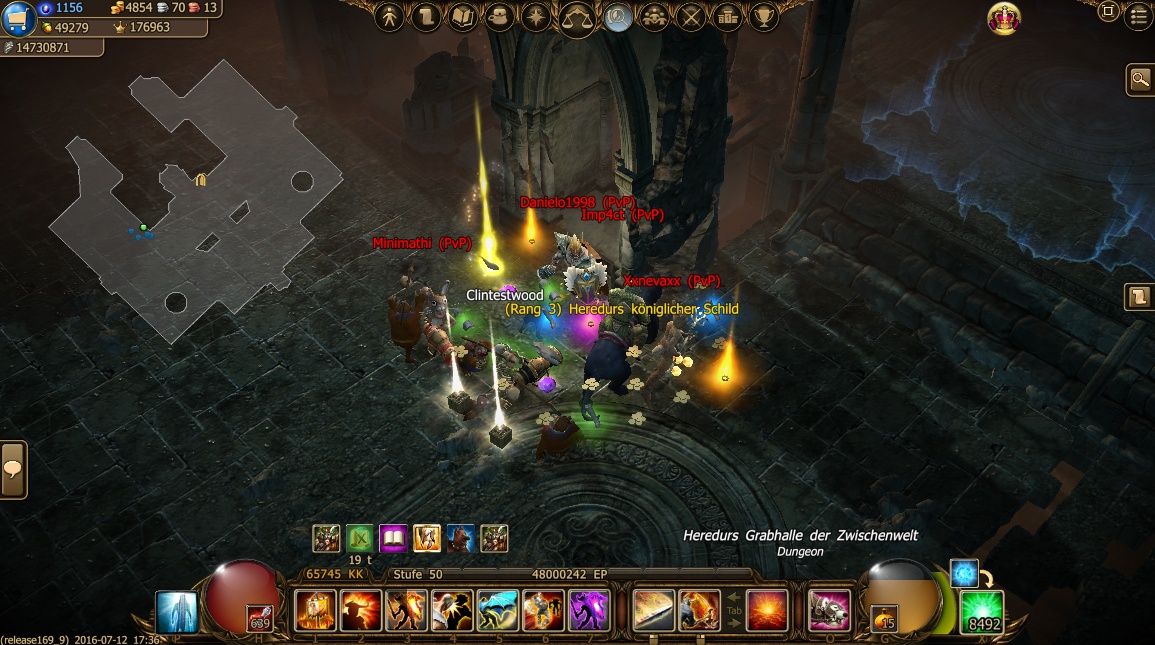Image resolution: width=1155 pixels, height=645 pixels.
Task: Open the group menu with three figures
Action: point(654,17)
